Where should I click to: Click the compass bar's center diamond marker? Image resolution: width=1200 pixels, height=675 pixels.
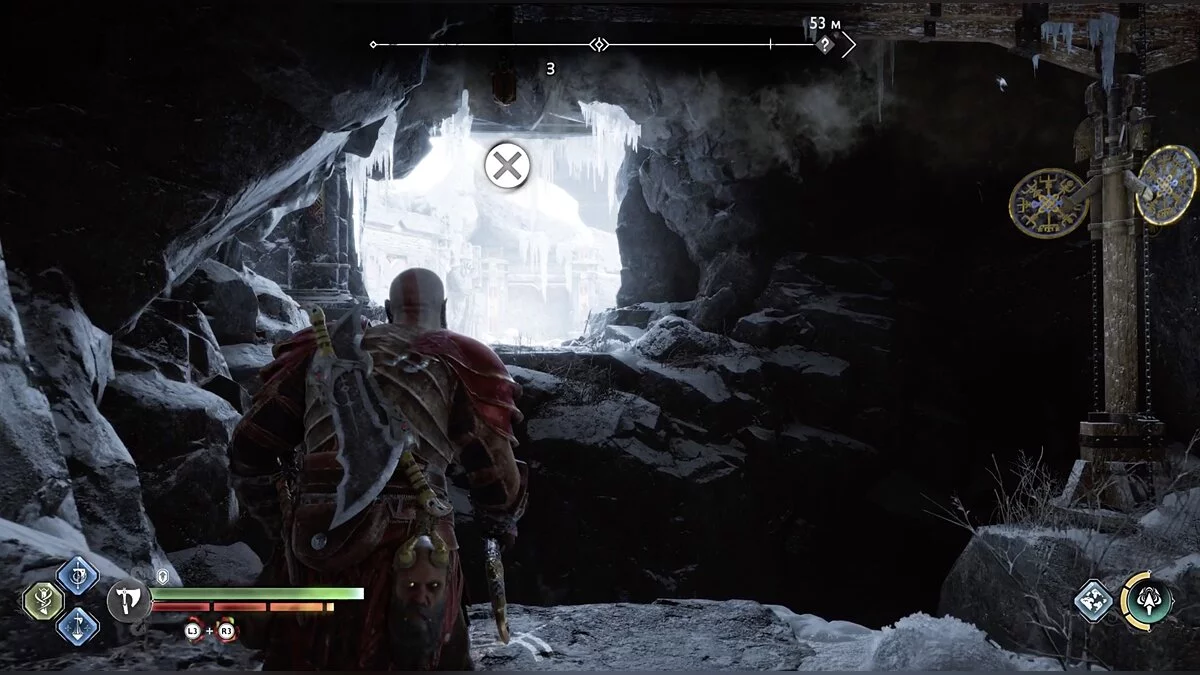(x=599, y=45)
